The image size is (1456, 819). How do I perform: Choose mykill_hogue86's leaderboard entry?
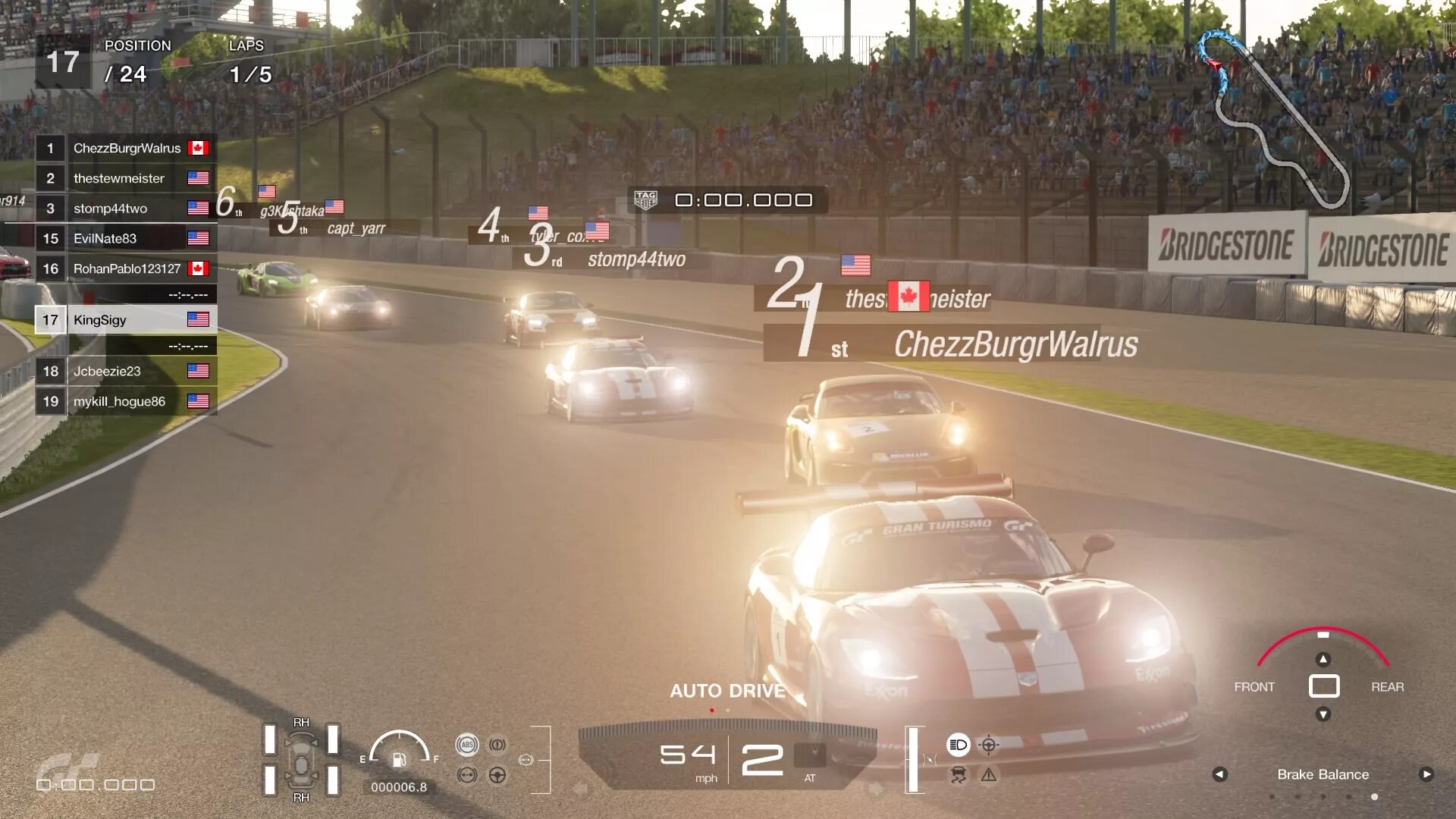pos(127,401)
